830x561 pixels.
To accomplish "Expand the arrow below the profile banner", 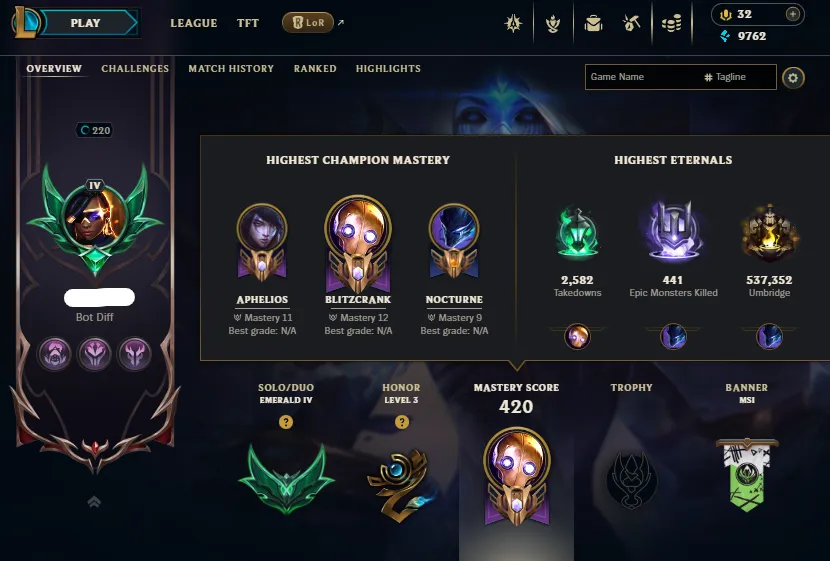I will click(95, 501).
